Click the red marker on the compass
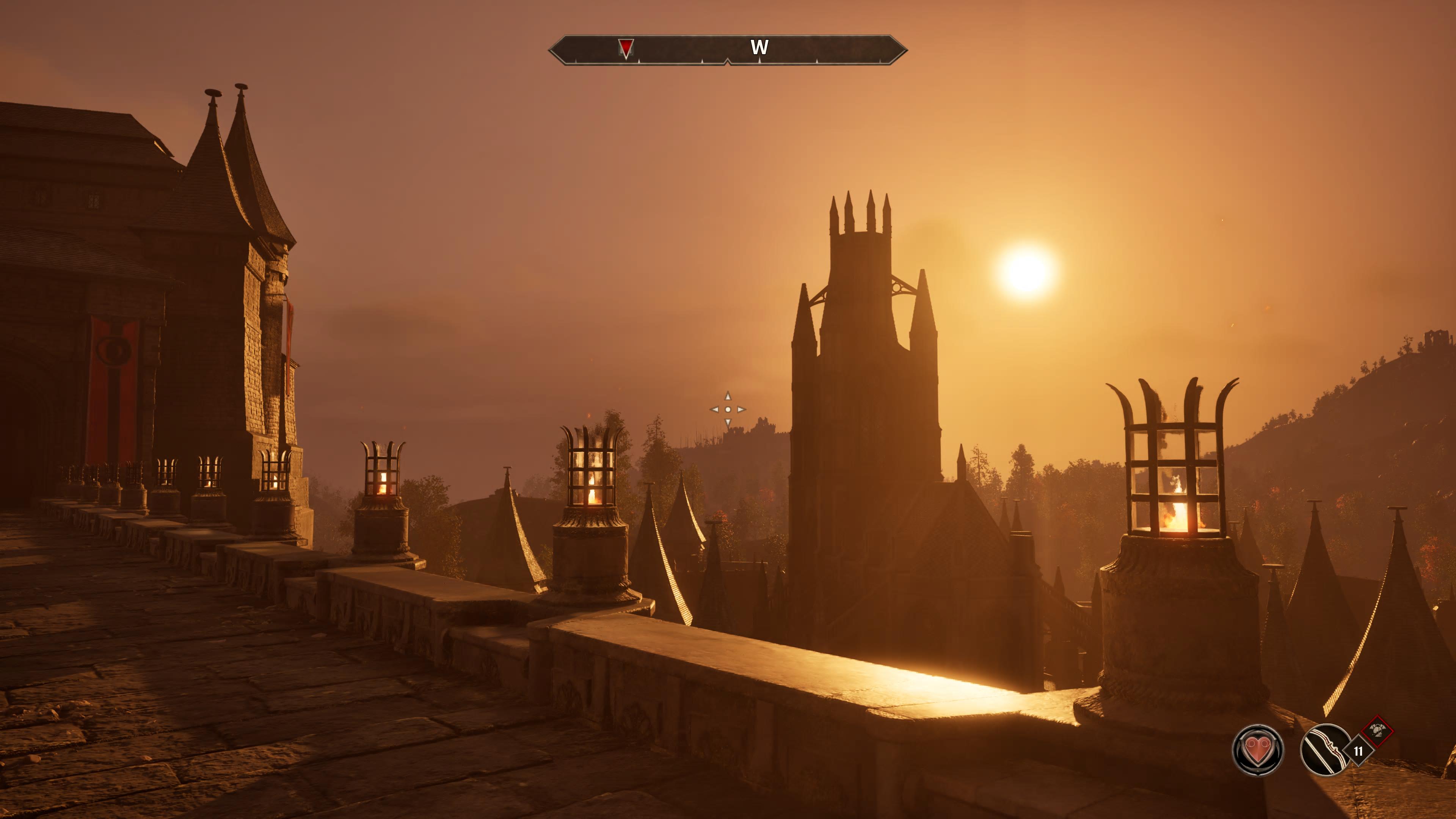Screen dimensions: 1456x819 click(x=626, y=47)
